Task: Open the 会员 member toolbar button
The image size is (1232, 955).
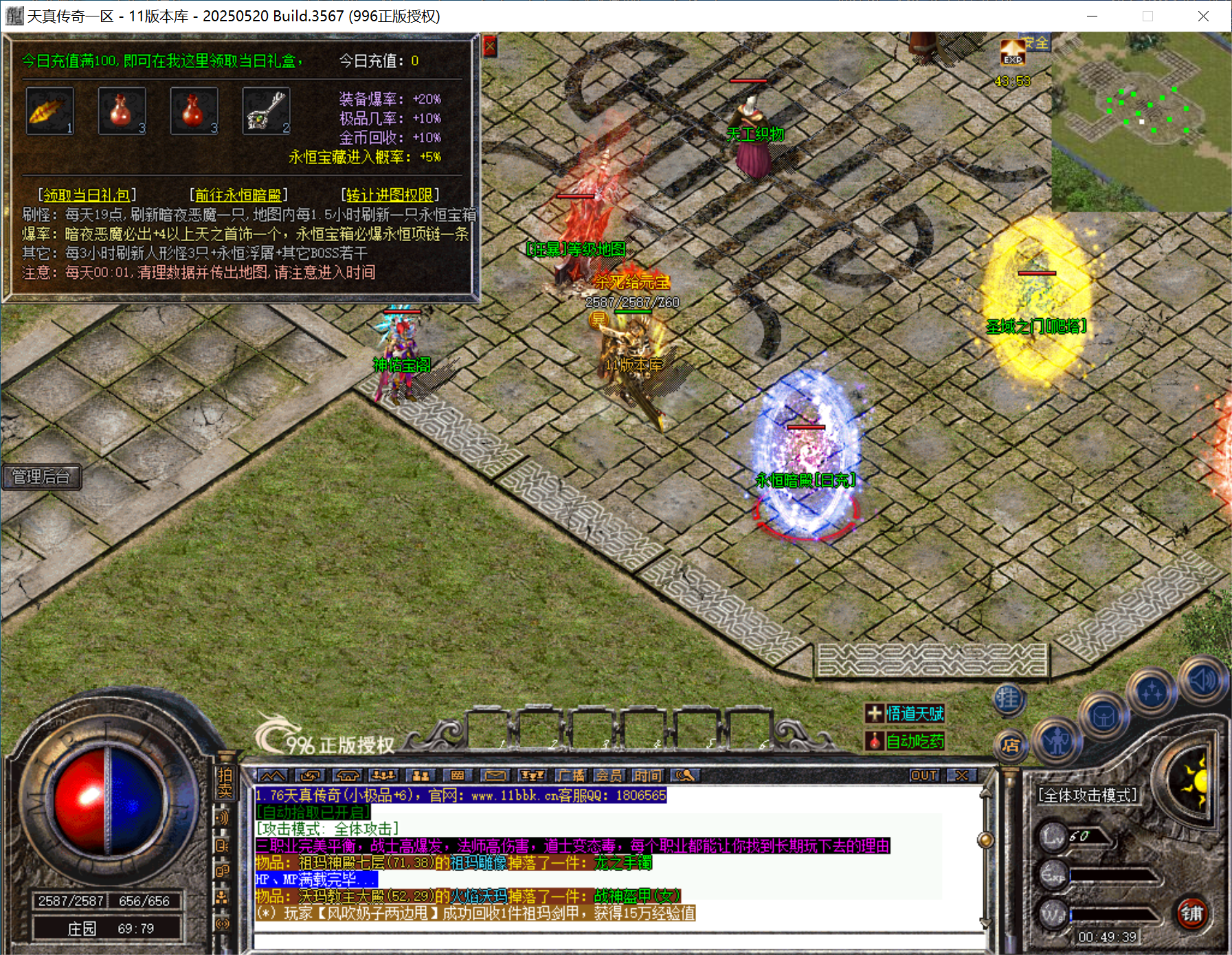Action: [x=609, y=776]
